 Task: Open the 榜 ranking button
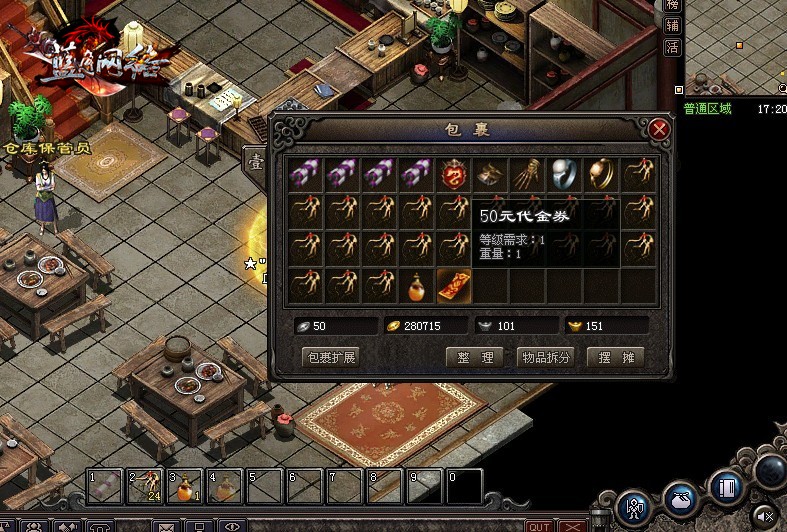tap(673, 6)
